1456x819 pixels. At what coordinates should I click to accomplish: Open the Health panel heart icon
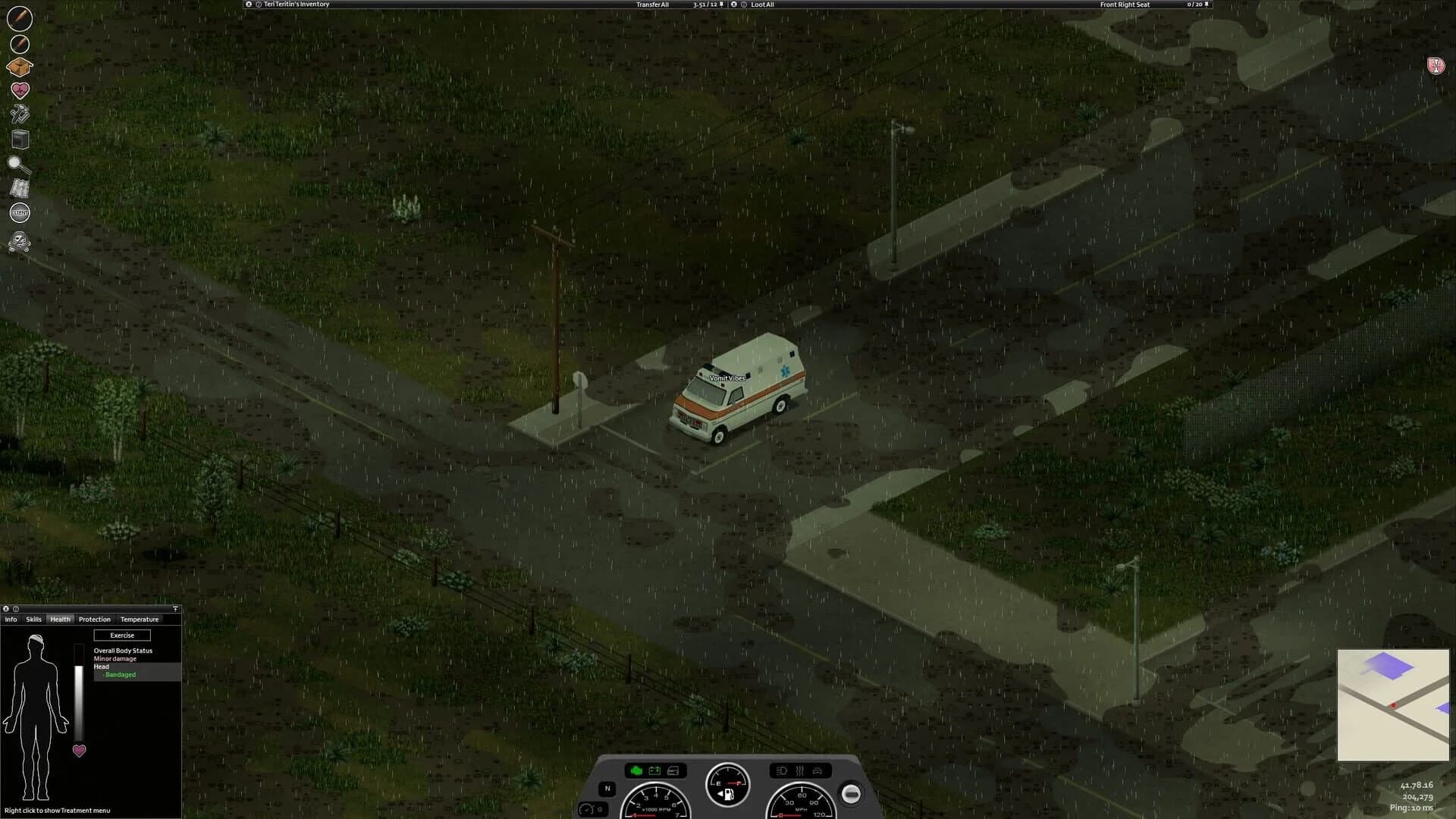tap(19, 89)
